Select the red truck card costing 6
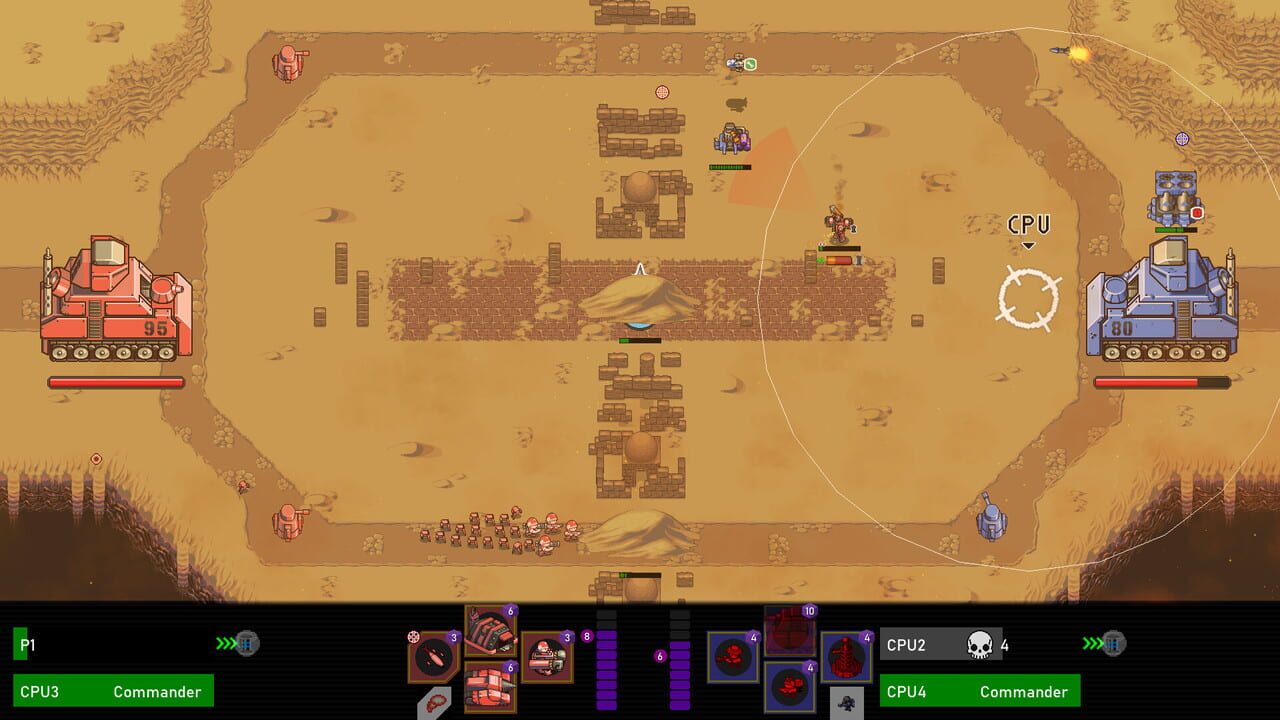 pyautogui.click(x=490, y=688)
